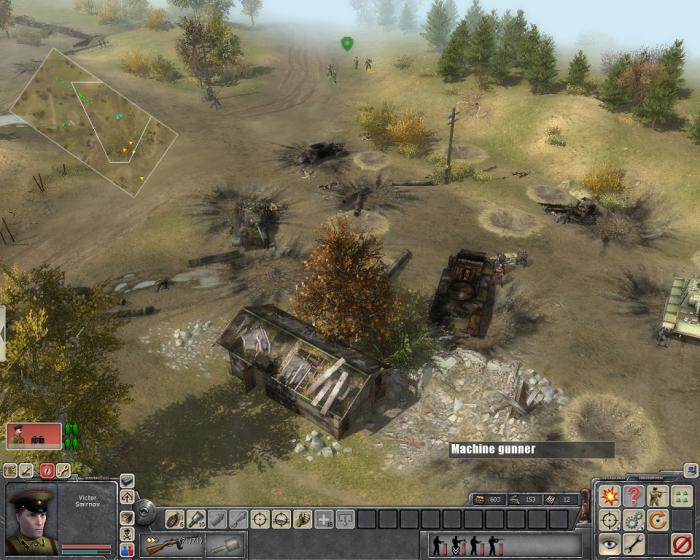Click the red cancel circle command
Image resolution: width=700 pixels, height=560 pixels.
coord(682,544)
